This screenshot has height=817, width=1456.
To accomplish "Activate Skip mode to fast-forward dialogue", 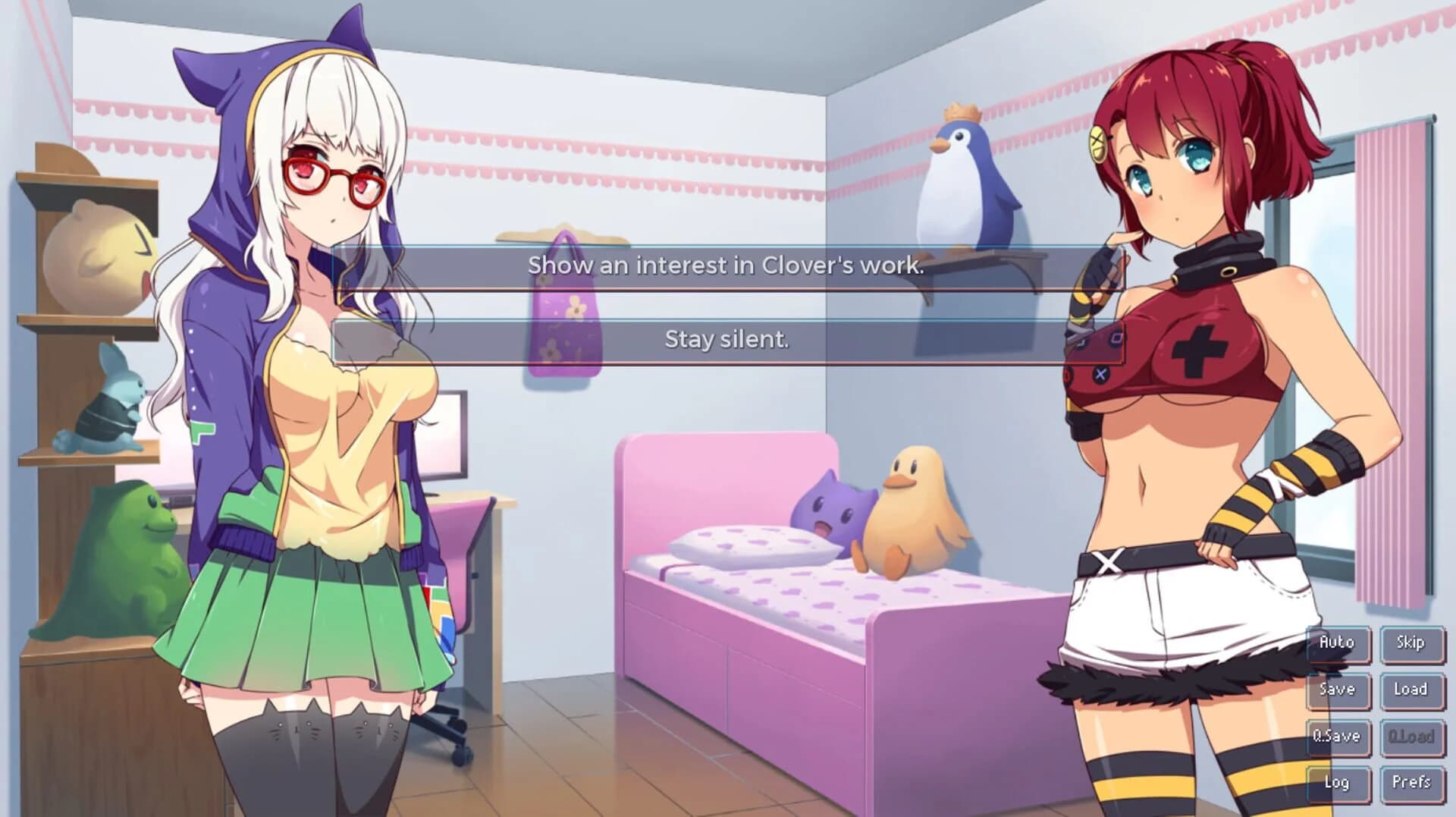I will click(x=1410, y=643).
